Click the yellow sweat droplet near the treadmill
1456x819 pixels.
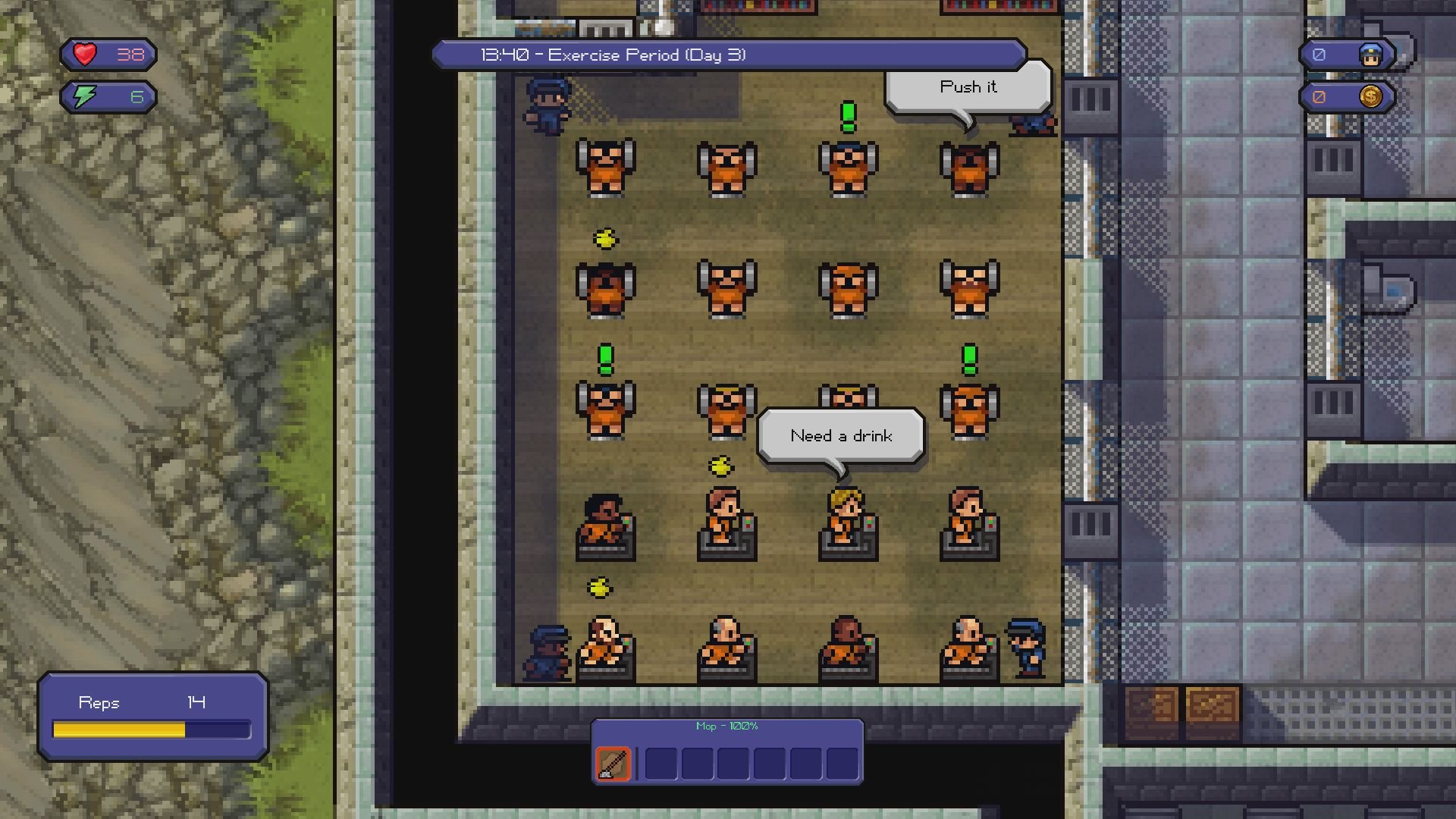[721, 466]
